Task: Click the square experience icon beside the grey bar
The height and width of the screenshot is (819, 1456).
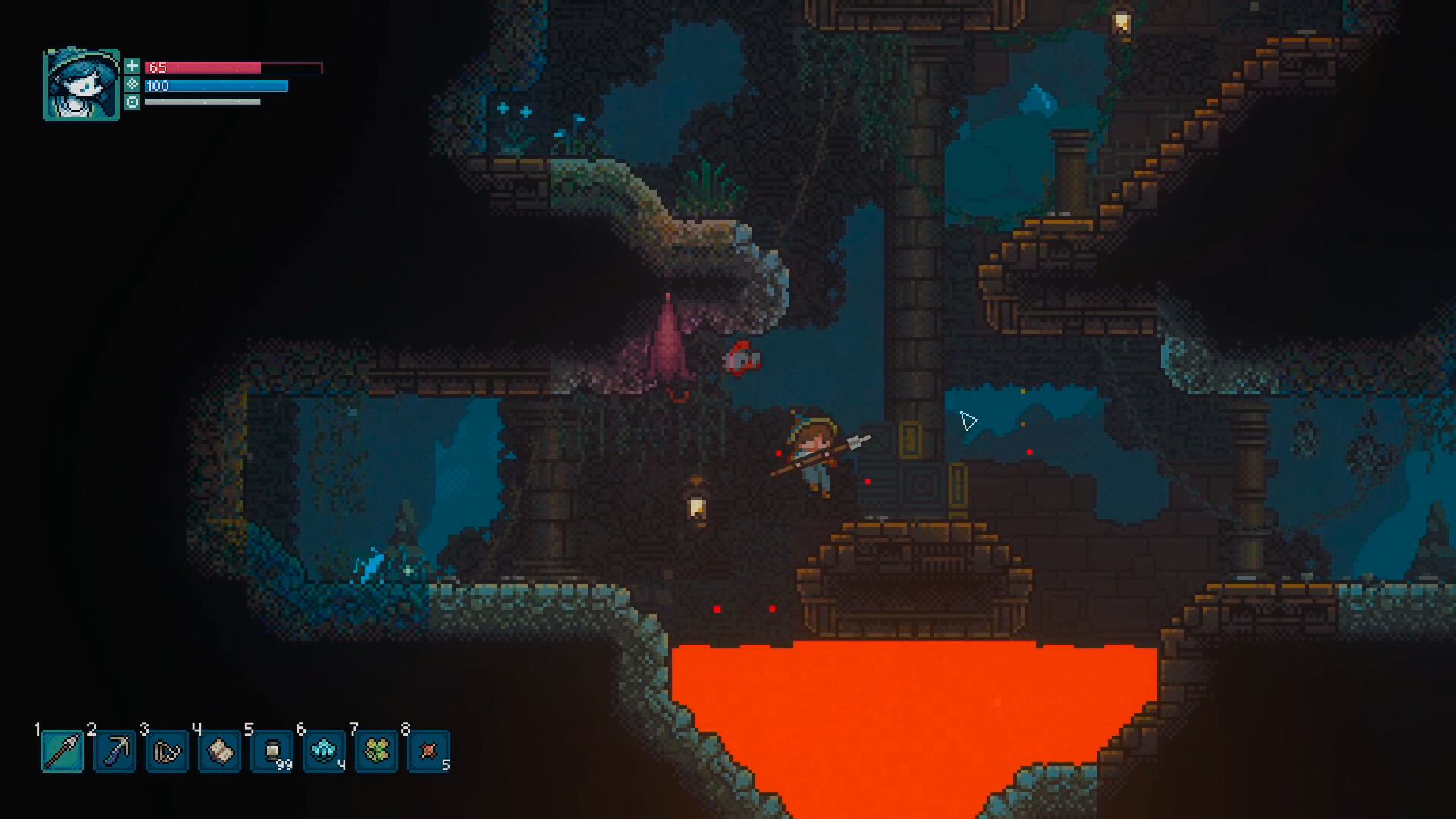Action: tap(134, 104)
